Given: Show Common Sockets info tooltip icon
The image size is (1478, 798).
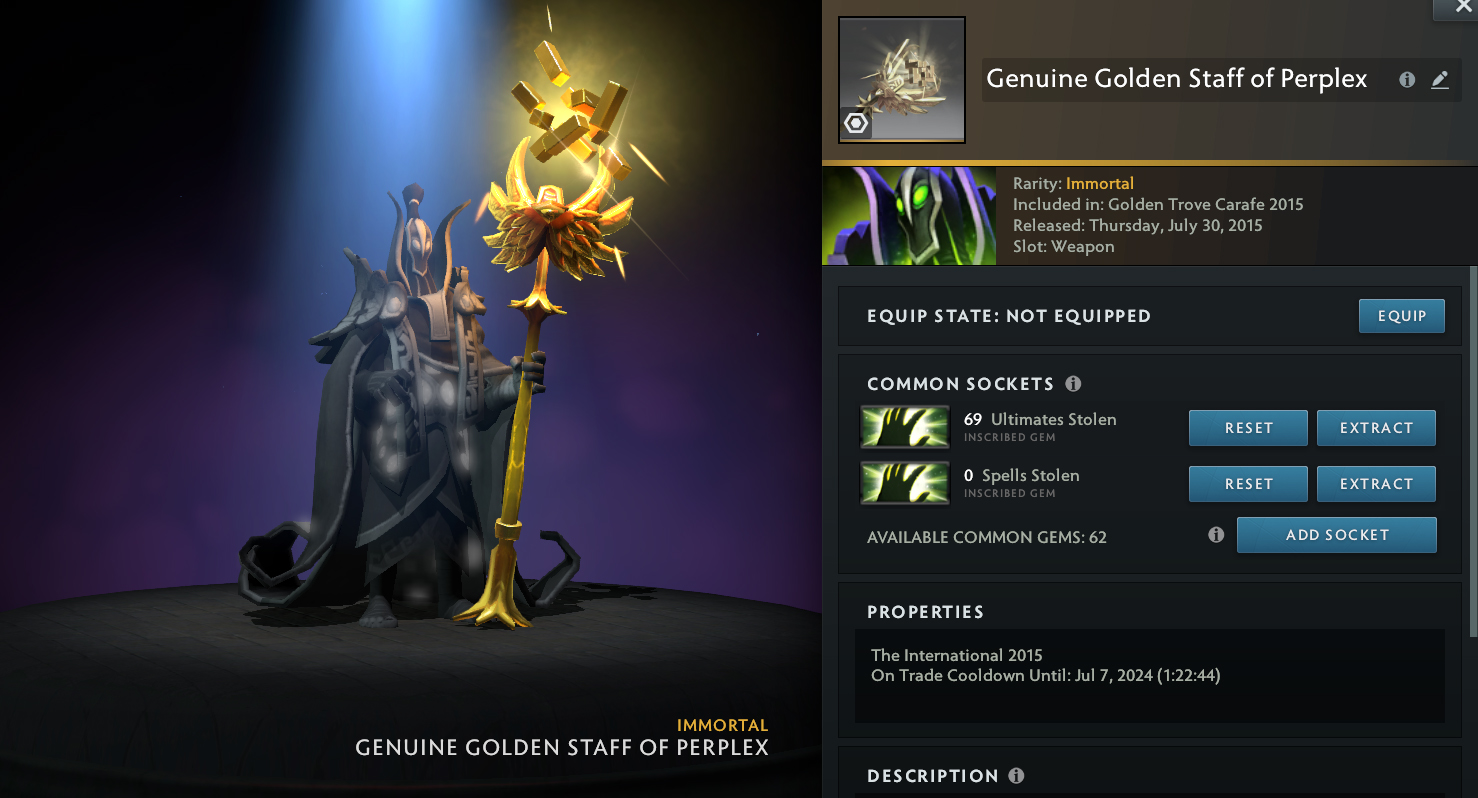Looking at the screenshot, I should [1073, 384].
